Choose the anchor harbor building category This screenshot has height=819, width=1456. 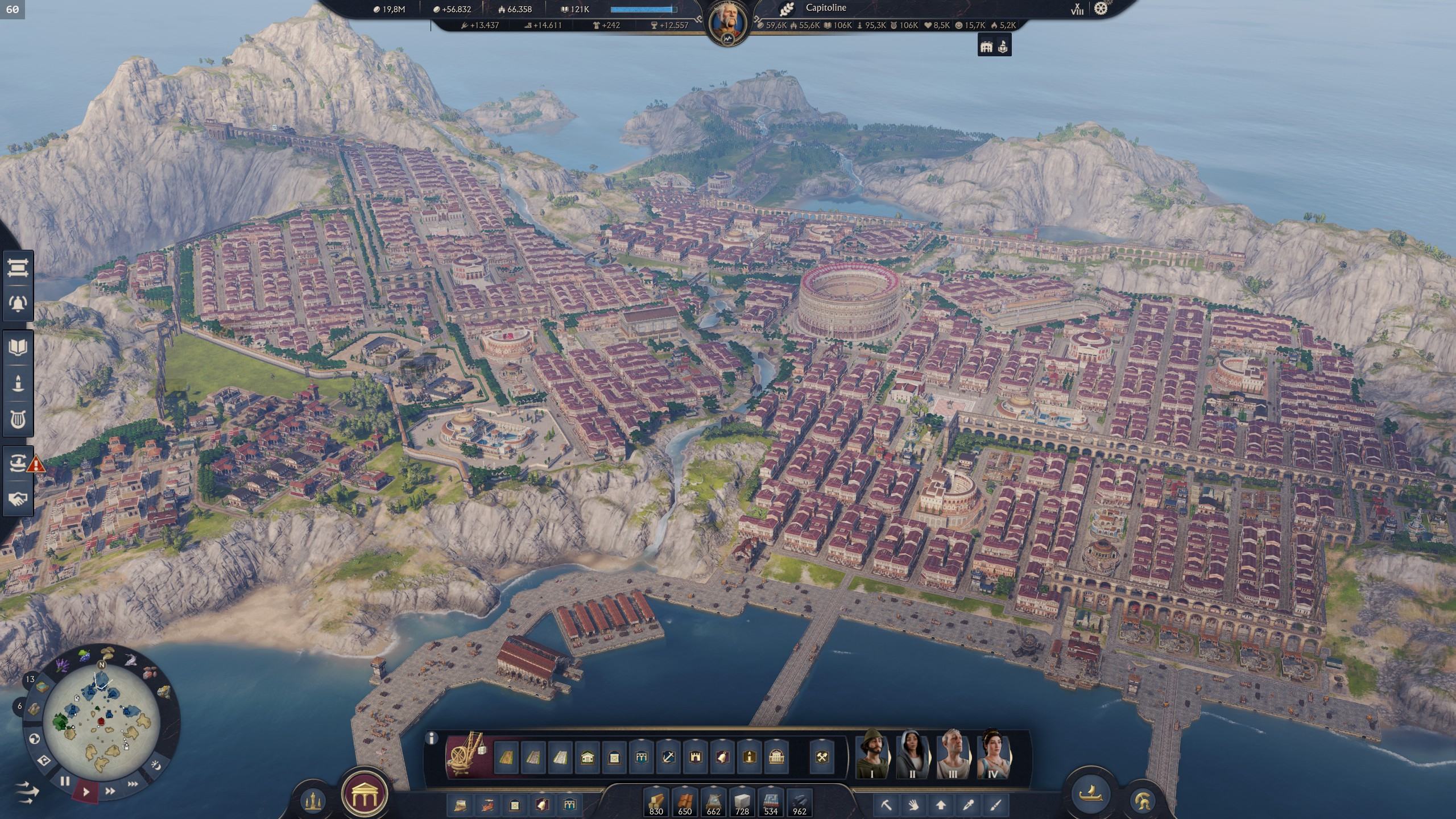(x=668, y=758)
